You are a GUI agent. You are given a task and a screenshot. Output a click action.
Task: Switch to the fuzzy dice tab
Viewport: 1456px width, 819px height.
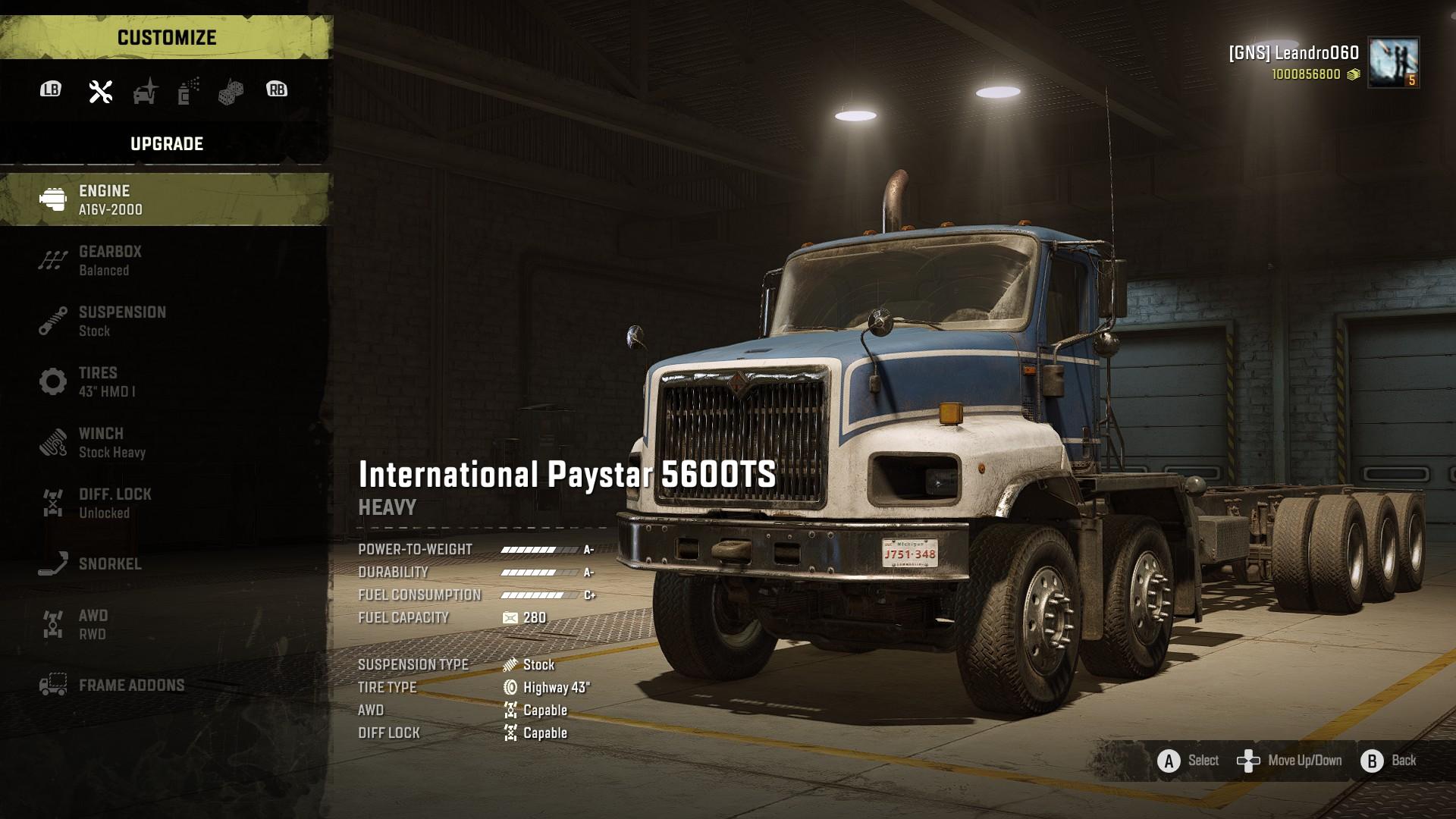pyautogui.click(x=231, y=92)
